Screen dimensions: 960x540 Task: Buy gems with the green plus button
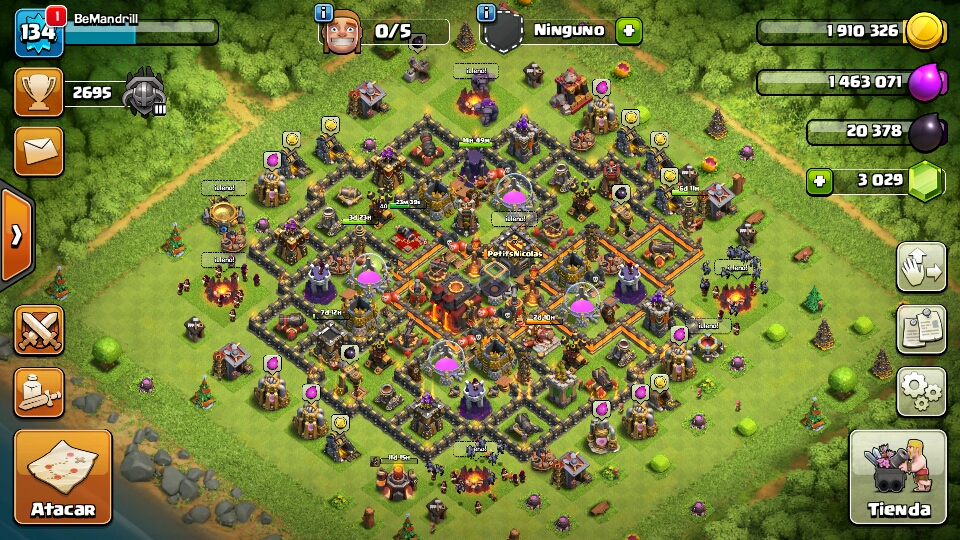click(x=820, y=181)
